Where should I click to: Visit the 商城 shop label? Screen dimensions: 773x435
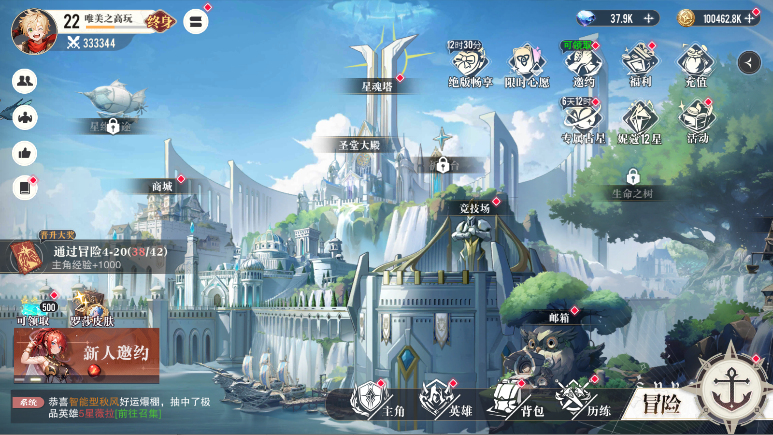coord(161,186)
